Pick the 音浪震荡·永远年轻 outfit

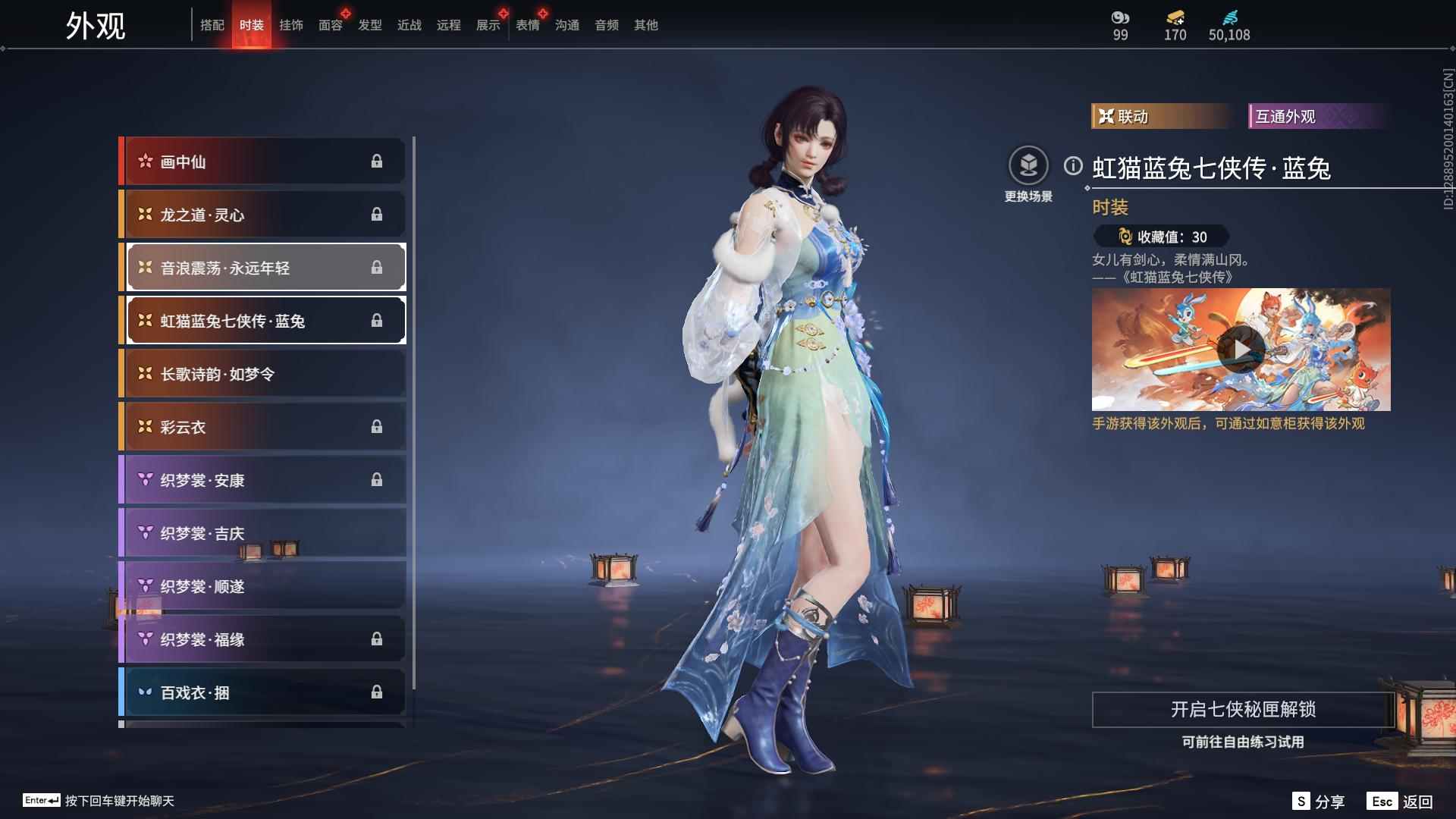click(x=262, y=268)
